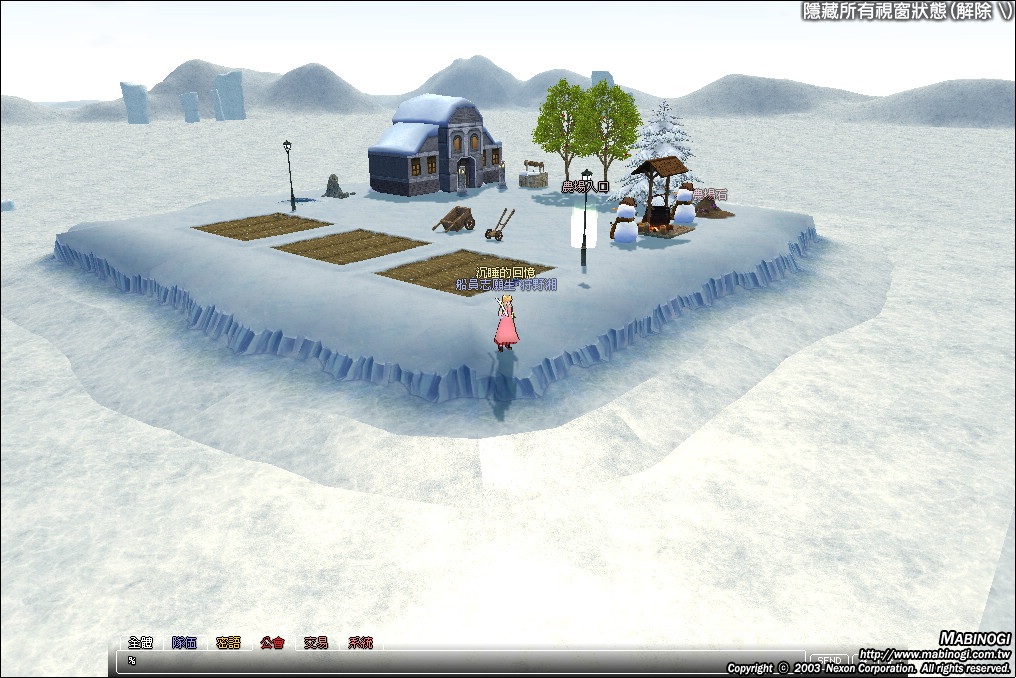The width and height of the screenshot is (1016, 678).
Task: Switch to the 系統 (System) chat tab
Action: [x=360, y=642]
